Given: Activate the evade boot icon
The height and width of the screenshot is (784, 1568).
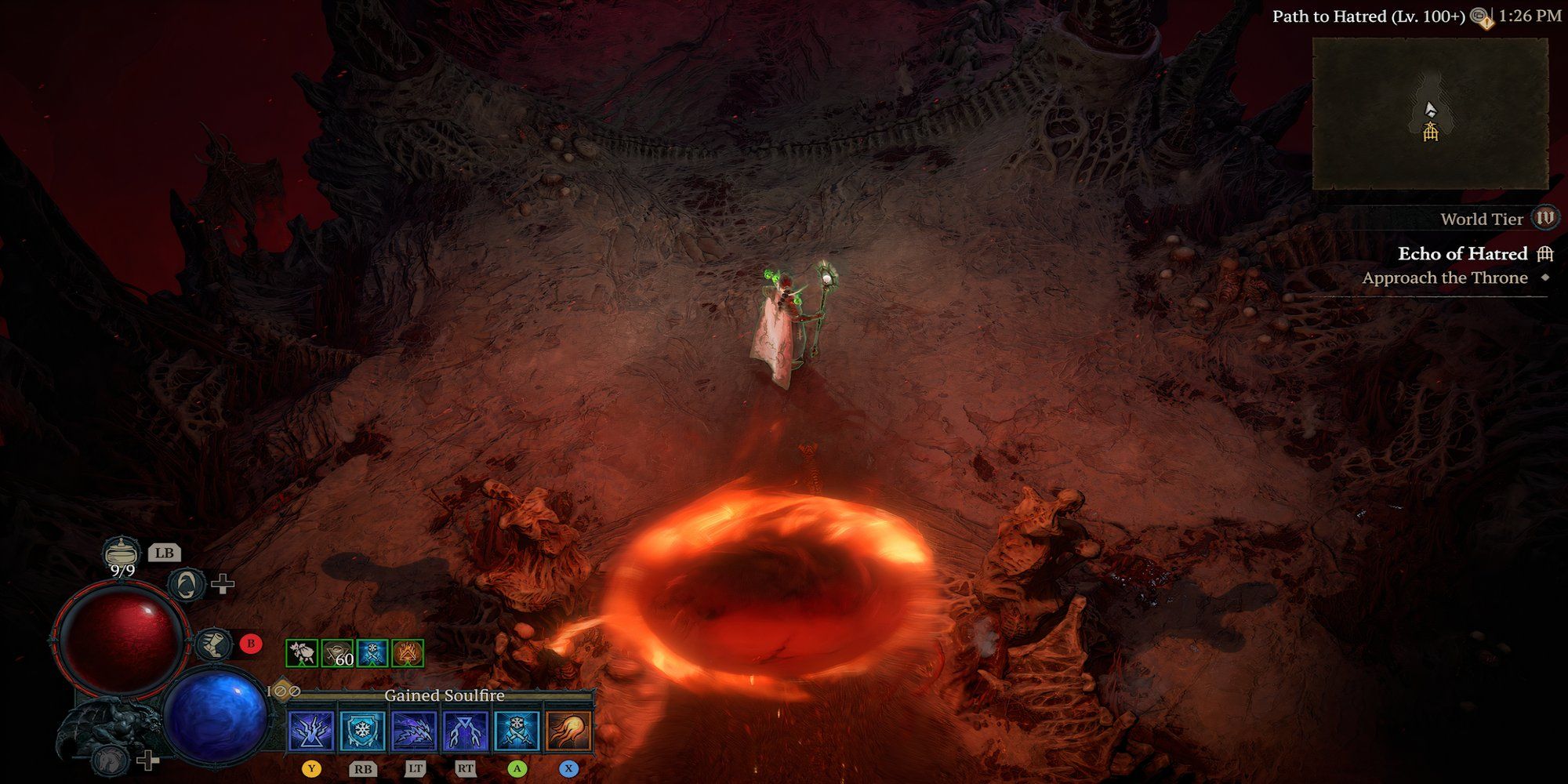Looking at the screenshot, I should (x=212, y=644).
